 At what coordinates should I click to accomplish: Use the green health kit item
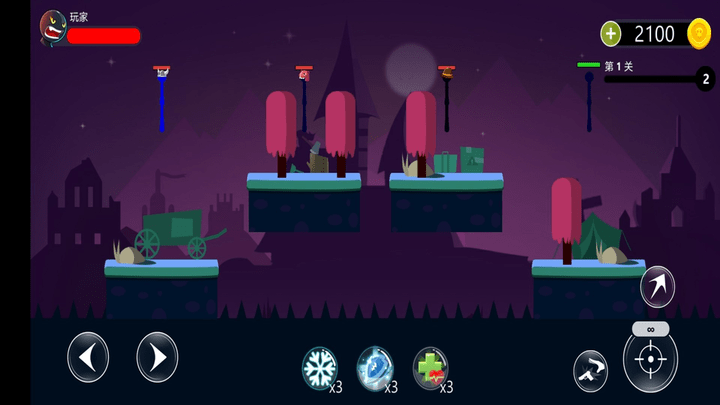(x=430, y=367)
